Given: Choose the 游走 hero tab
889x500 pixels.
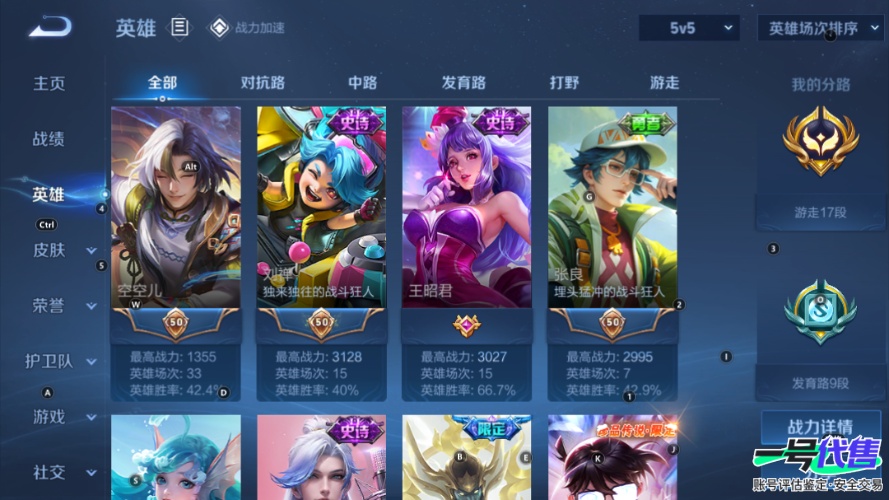Looking at the screenshot, I should click(664, 83).
